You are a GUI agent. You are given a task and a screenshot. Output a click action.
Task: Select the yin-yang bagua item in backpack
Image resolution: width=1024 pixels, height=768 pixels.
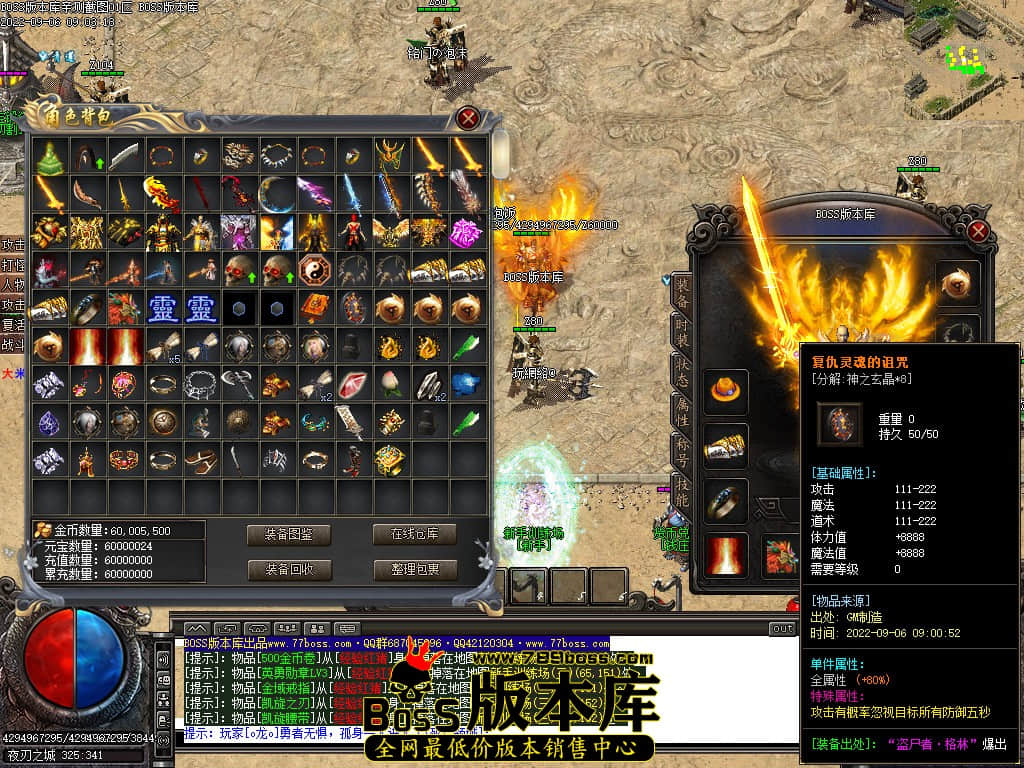click(314, 270)
